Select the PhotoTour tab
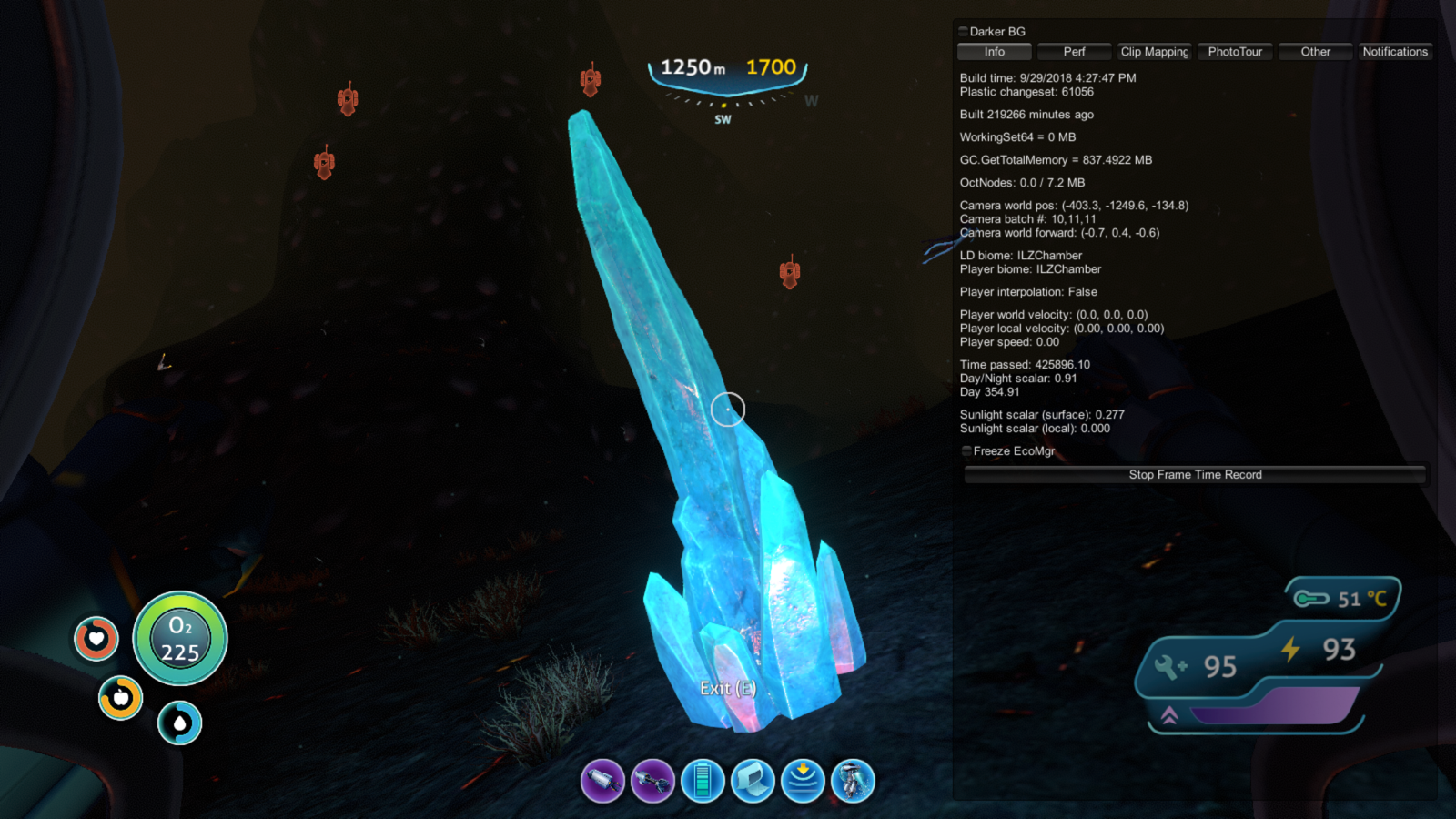This screenshot has height=819, width=1456. 1235,52
